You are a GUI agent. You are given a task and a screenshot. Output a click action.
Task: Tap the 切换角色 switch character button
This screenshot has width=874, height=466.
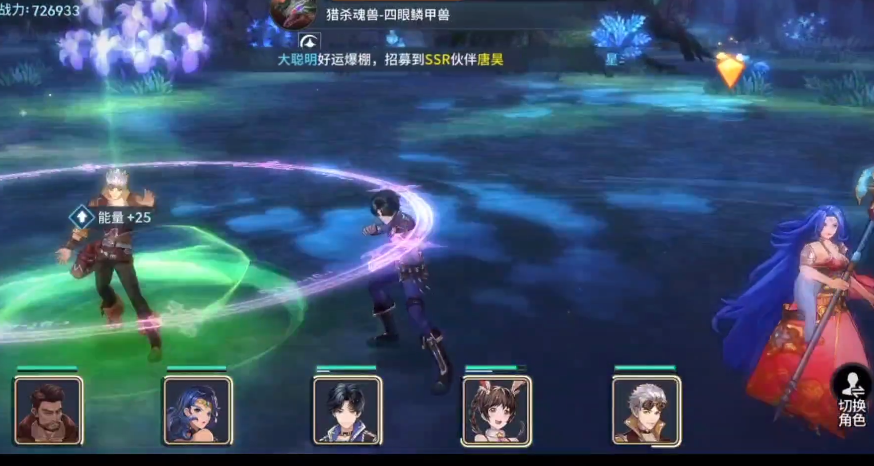click(x=852, y=398)
